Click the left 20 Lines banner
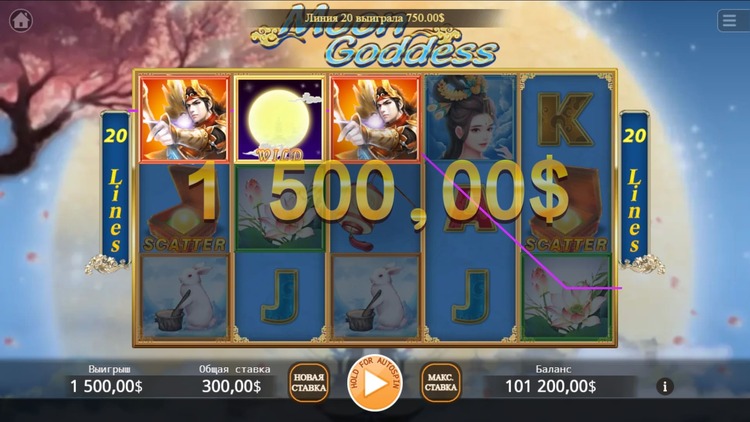This screenshot has width=750, height=422. tap(115, 190)
